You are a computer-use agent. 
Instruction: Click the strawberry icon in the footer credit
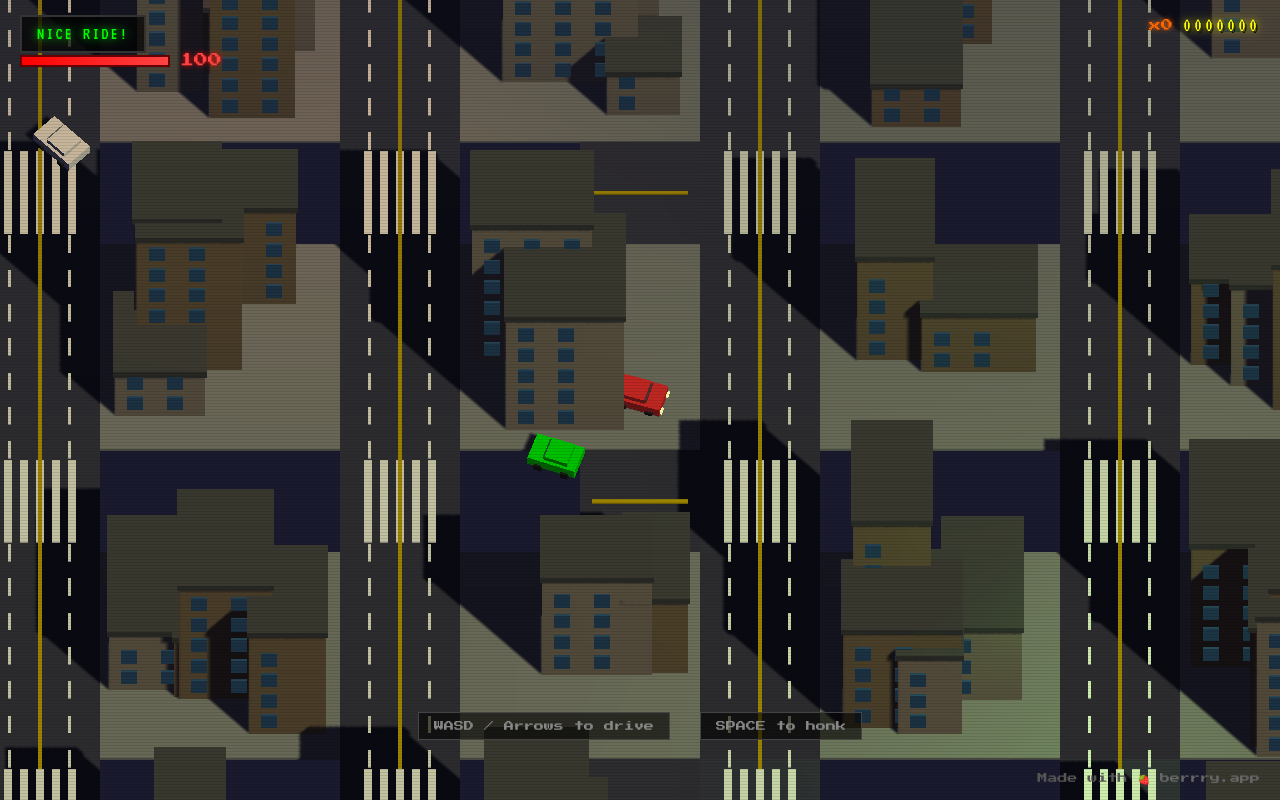pyautogui.click(x=1143, y=777)
